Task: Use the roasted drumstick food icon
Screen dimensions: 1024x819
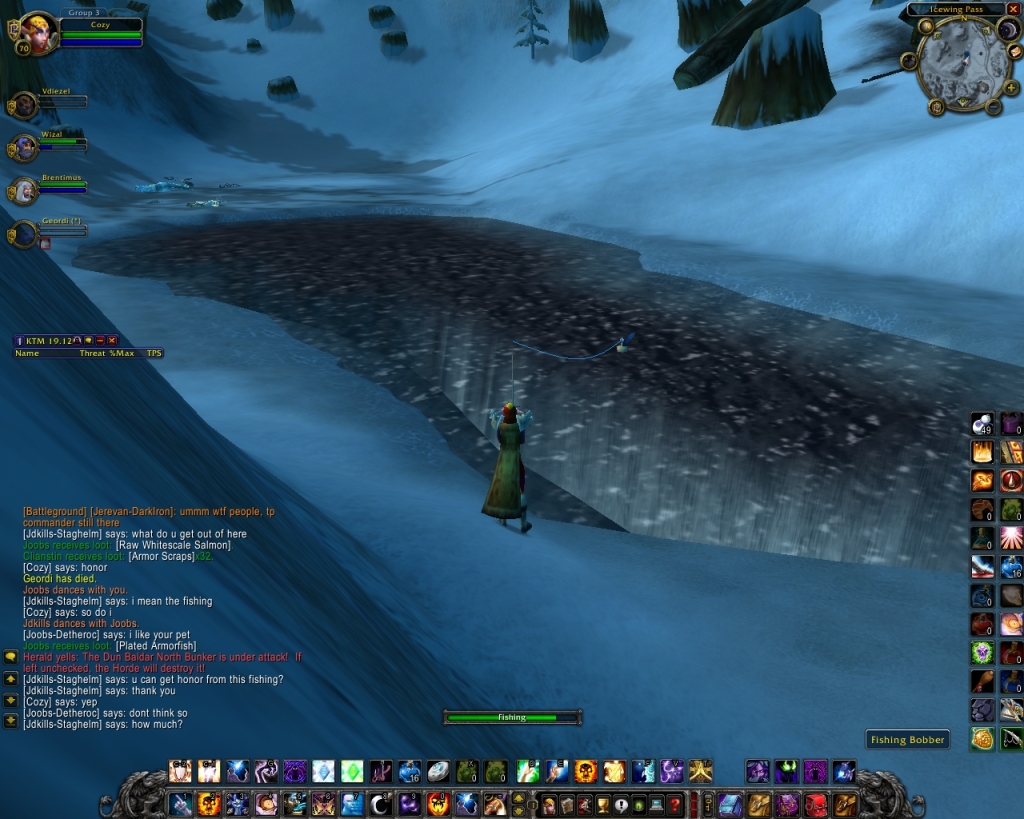Action: coord(982,682)
